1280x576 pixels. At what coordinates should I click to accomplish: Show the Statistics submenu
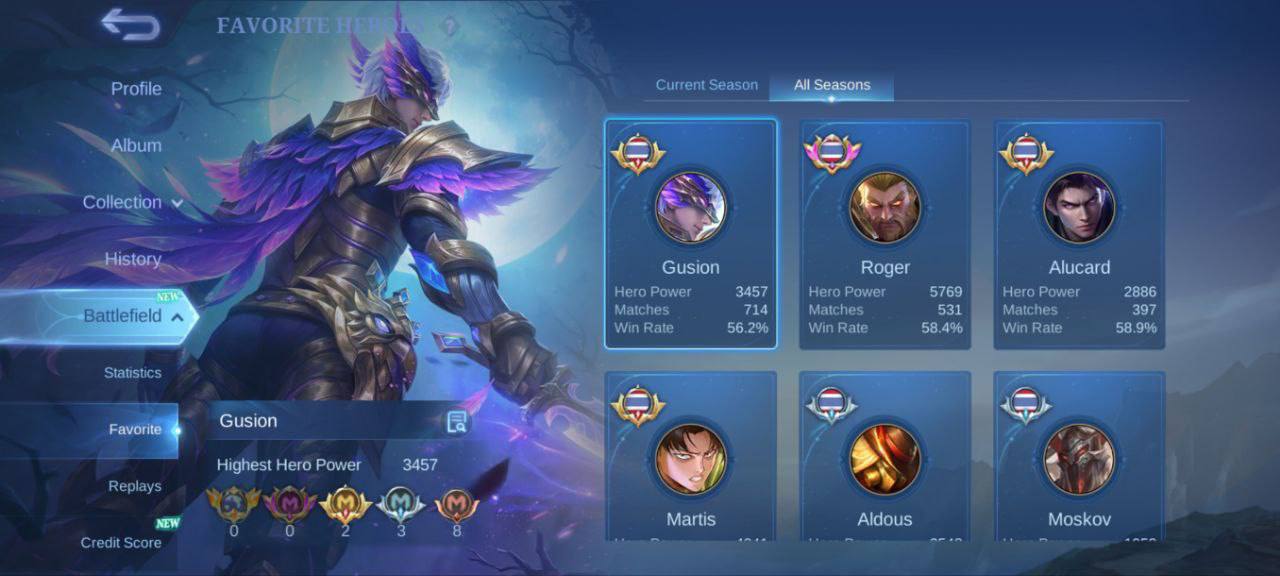(x=132, y=373)
